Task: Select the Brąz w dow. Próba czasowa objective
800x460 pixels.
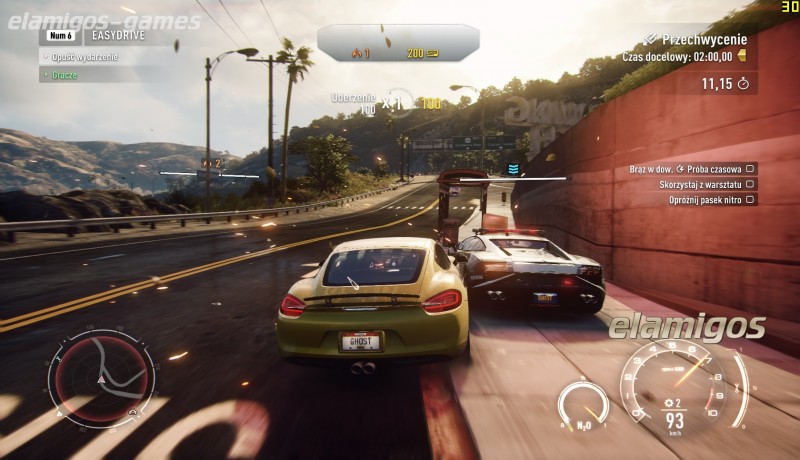Action: (693, 169)
